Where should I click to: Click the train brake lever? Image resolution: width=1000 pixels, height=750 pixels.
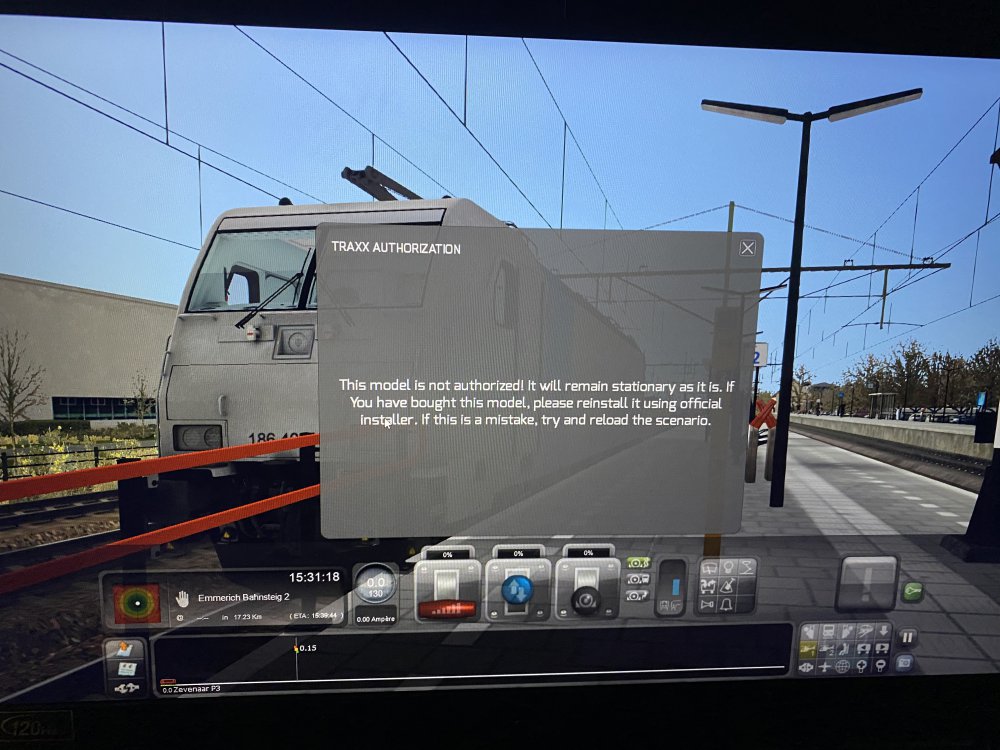coord(587,590)
